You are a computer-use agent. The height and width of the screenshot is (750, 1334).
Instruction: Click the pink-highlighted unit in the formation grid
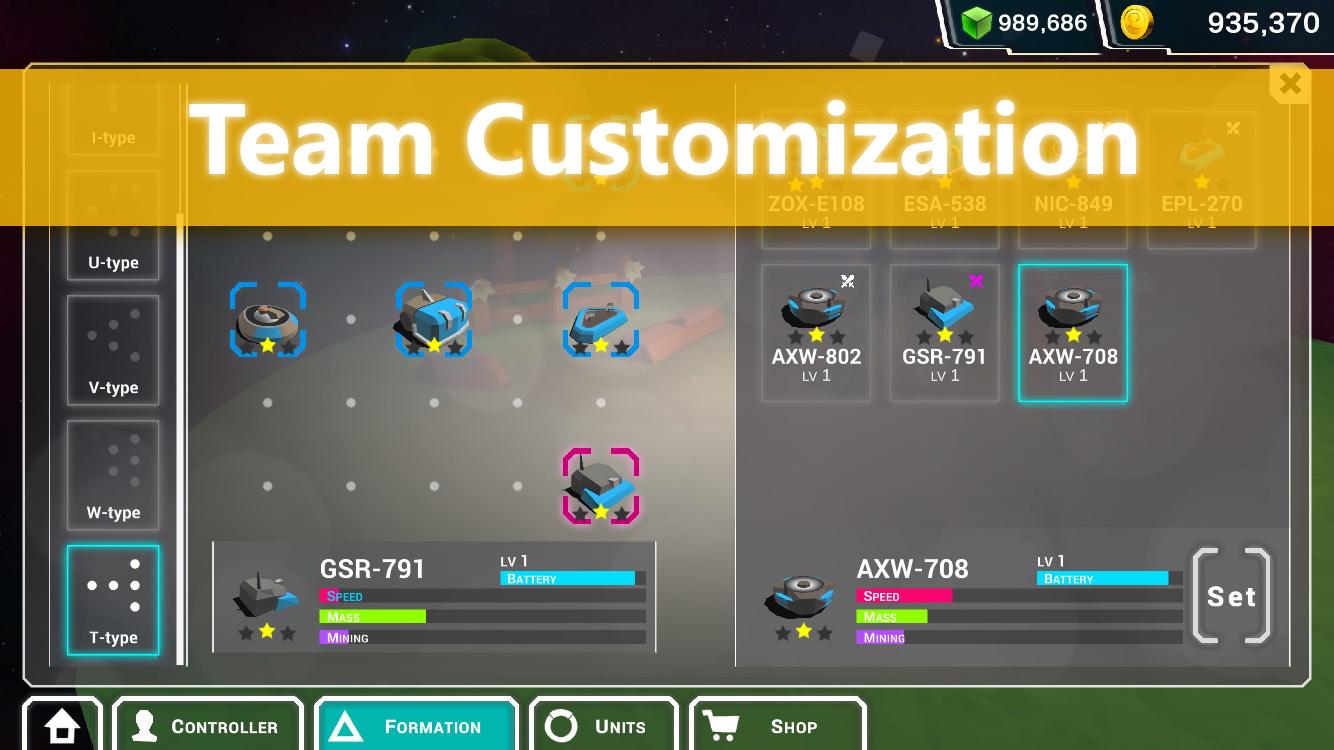pos(601,485)
